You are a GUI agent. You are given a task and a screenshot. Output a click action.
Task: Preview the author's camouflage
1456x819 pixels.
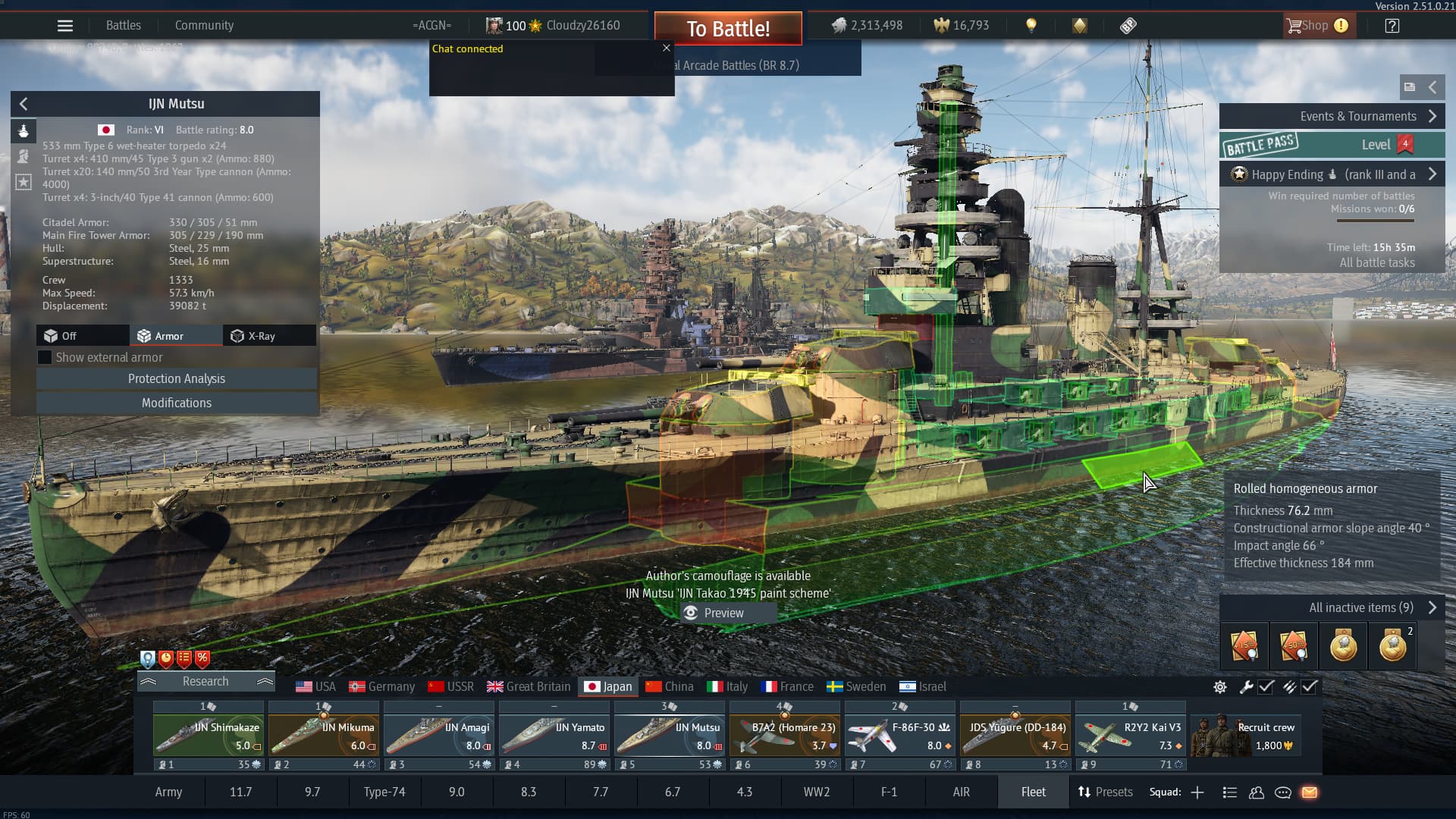click(714, 613)
